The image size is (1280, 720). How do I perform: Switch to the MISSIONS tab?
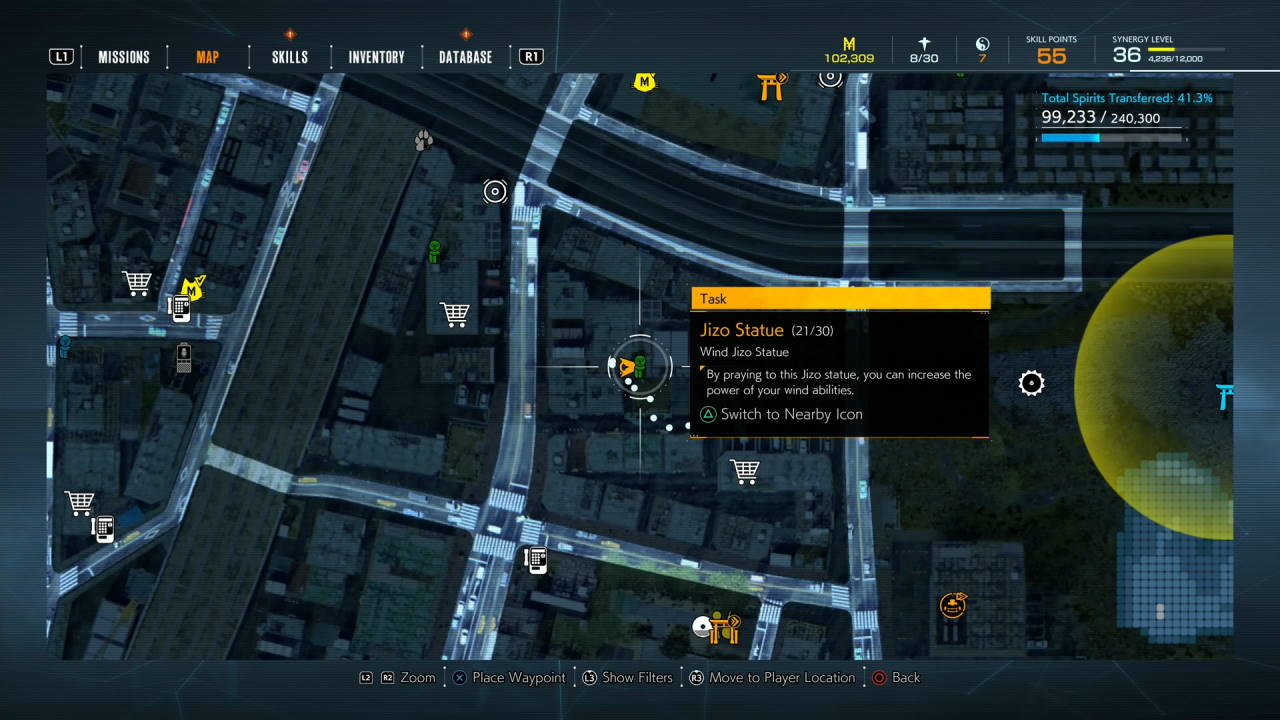click(x=123, y=57)
